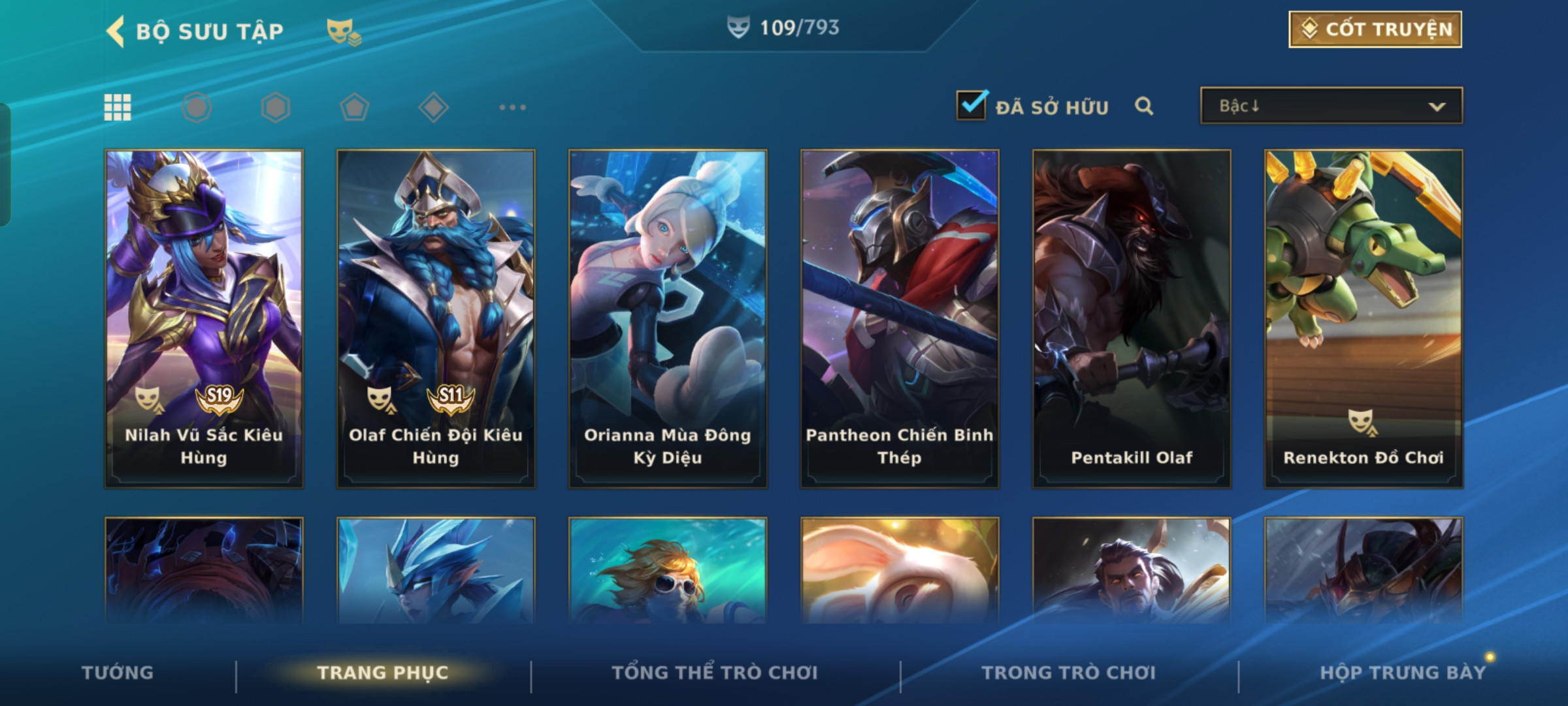
Task: Go back from Bộ Sưu Tập
Action: click(x=116, y=31)
